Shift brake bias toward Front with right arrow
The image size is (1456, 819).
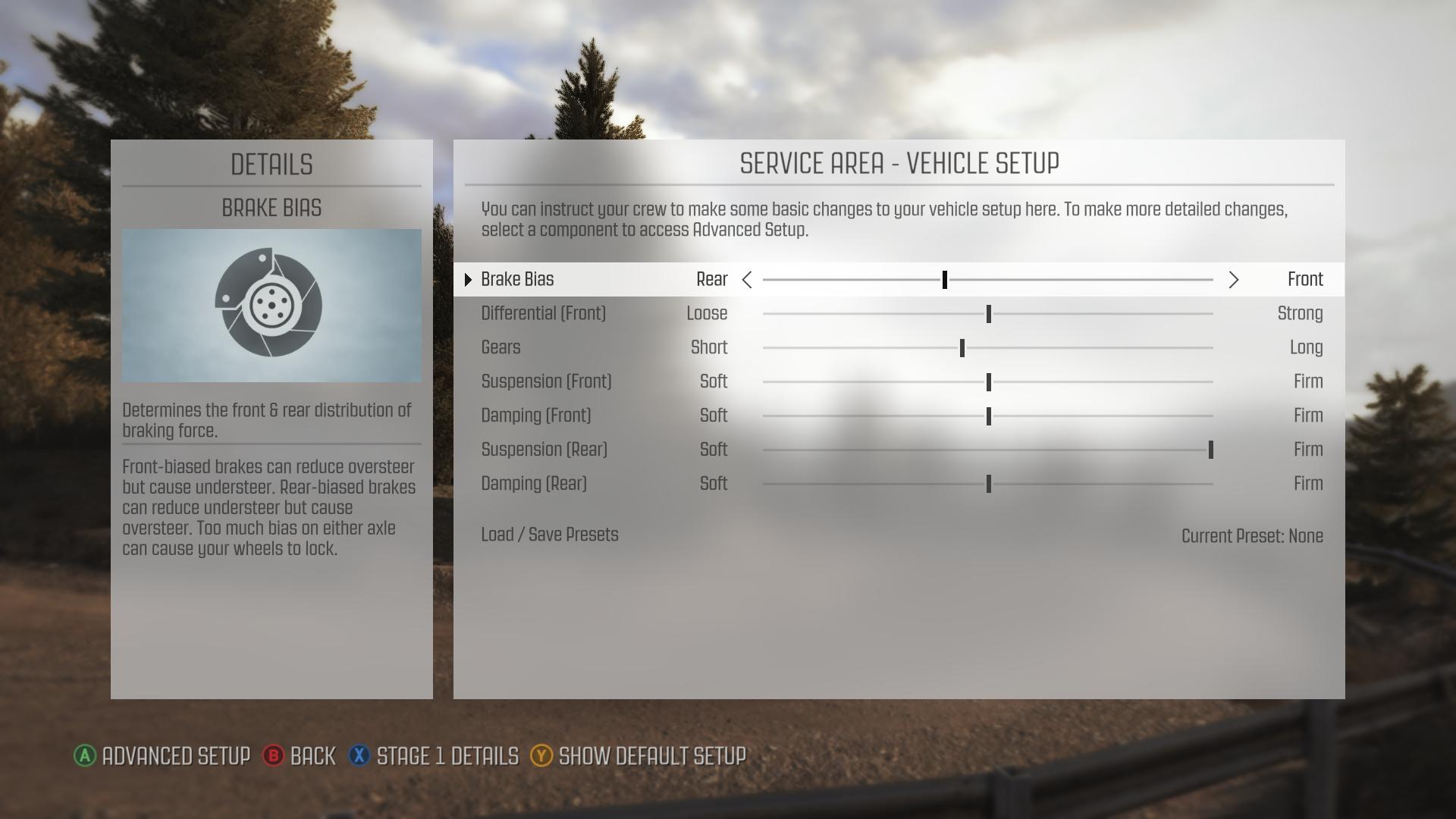pos(1233,280)
